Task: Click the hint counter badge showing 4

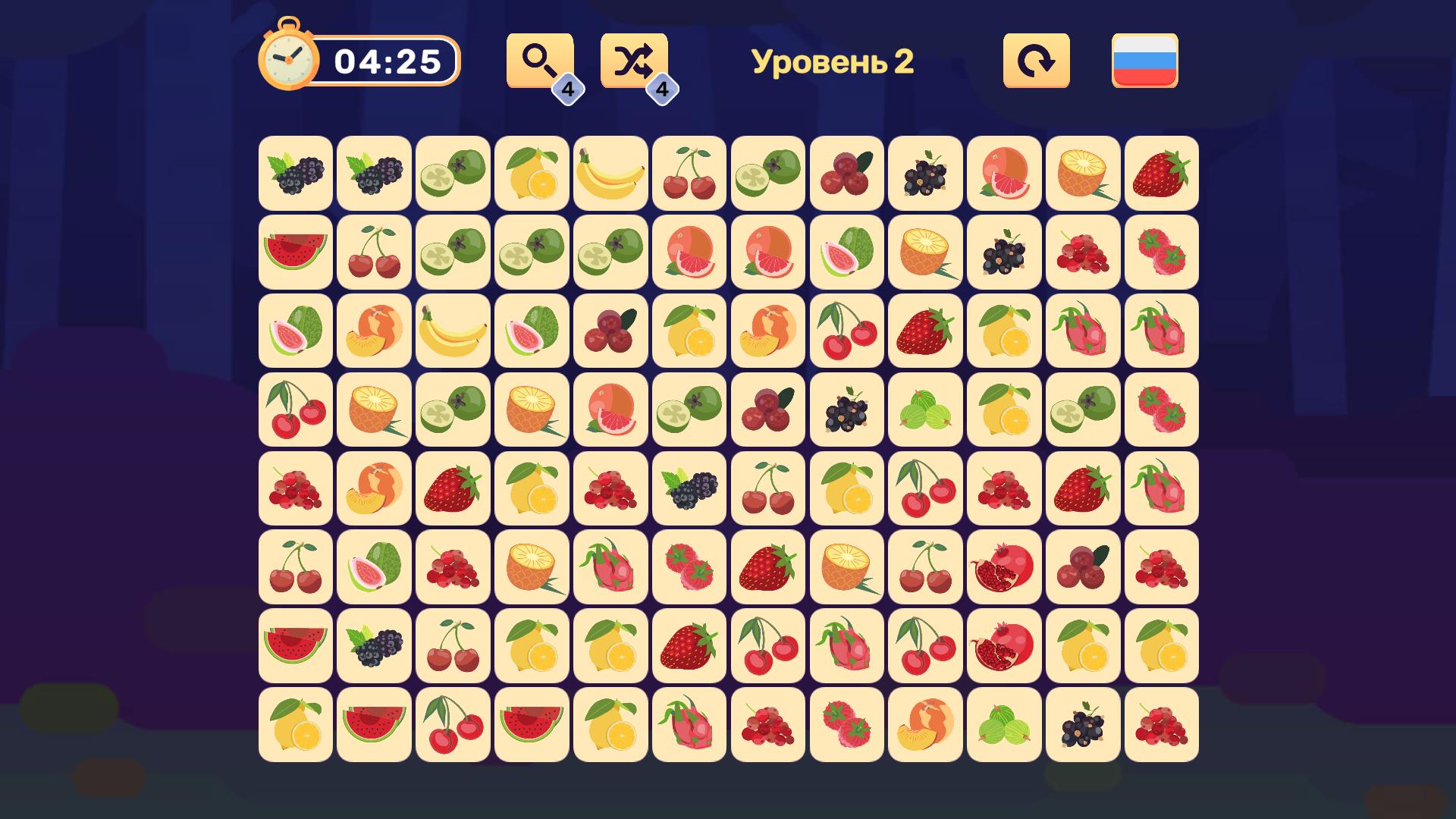Action: [x=569, y=89]
